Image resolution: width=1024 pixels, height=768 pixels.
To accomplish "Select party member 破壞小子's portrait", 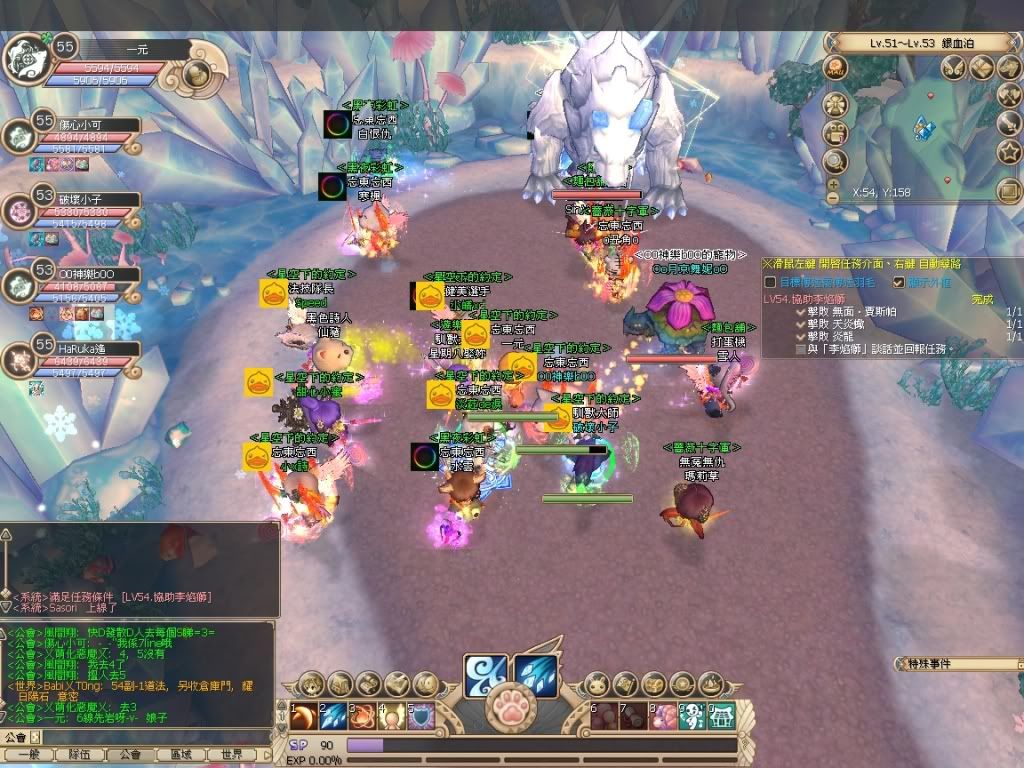I will [18, 211].
